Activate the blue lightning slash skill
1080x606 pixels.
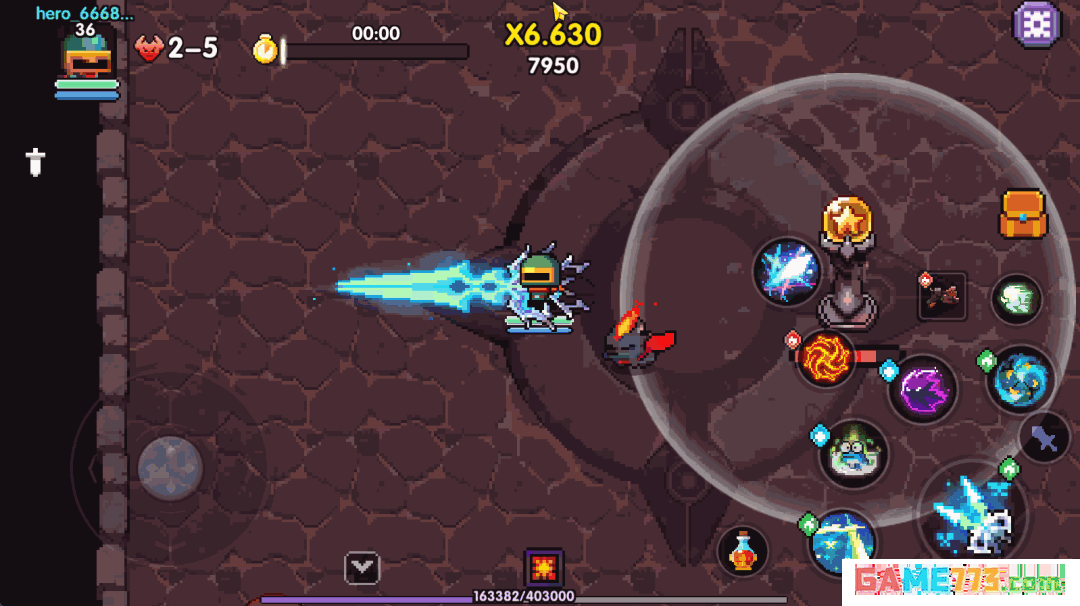pos(787,272)
